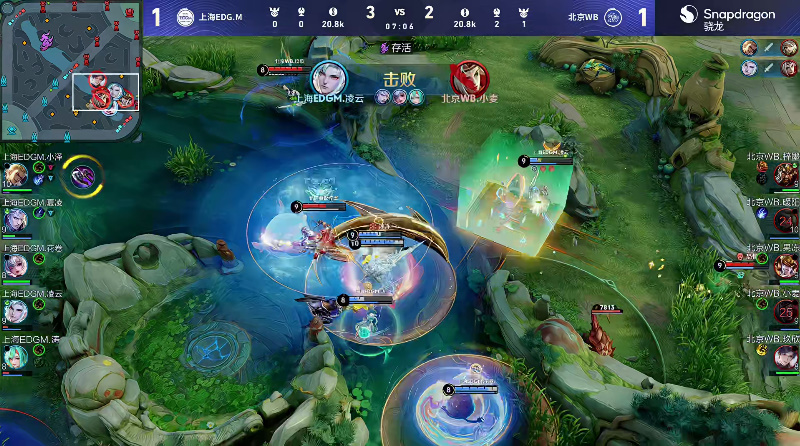This screenshot has height=446, width=800.
Task: Select EDGM.凌云 player portrait in team list
Action: tap(14, 311)
